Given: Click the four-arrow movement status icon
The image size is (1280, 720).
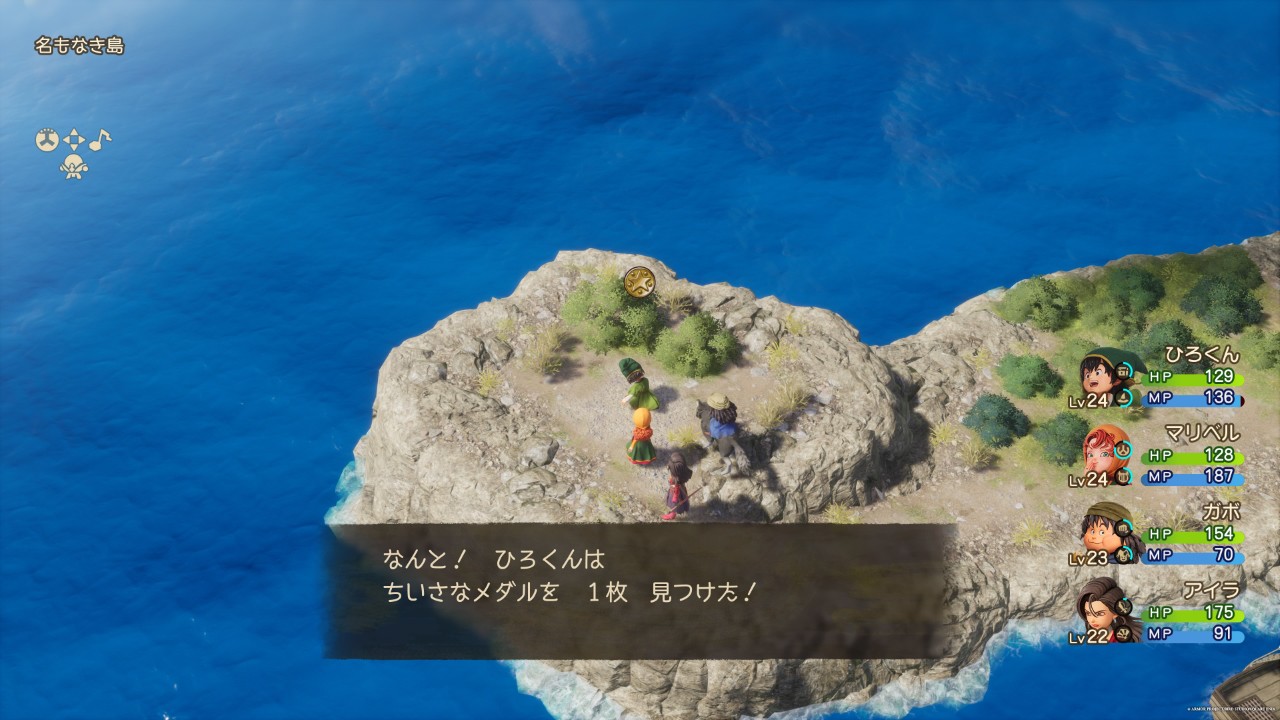Looking at the screenshot, I should (74, 141).
